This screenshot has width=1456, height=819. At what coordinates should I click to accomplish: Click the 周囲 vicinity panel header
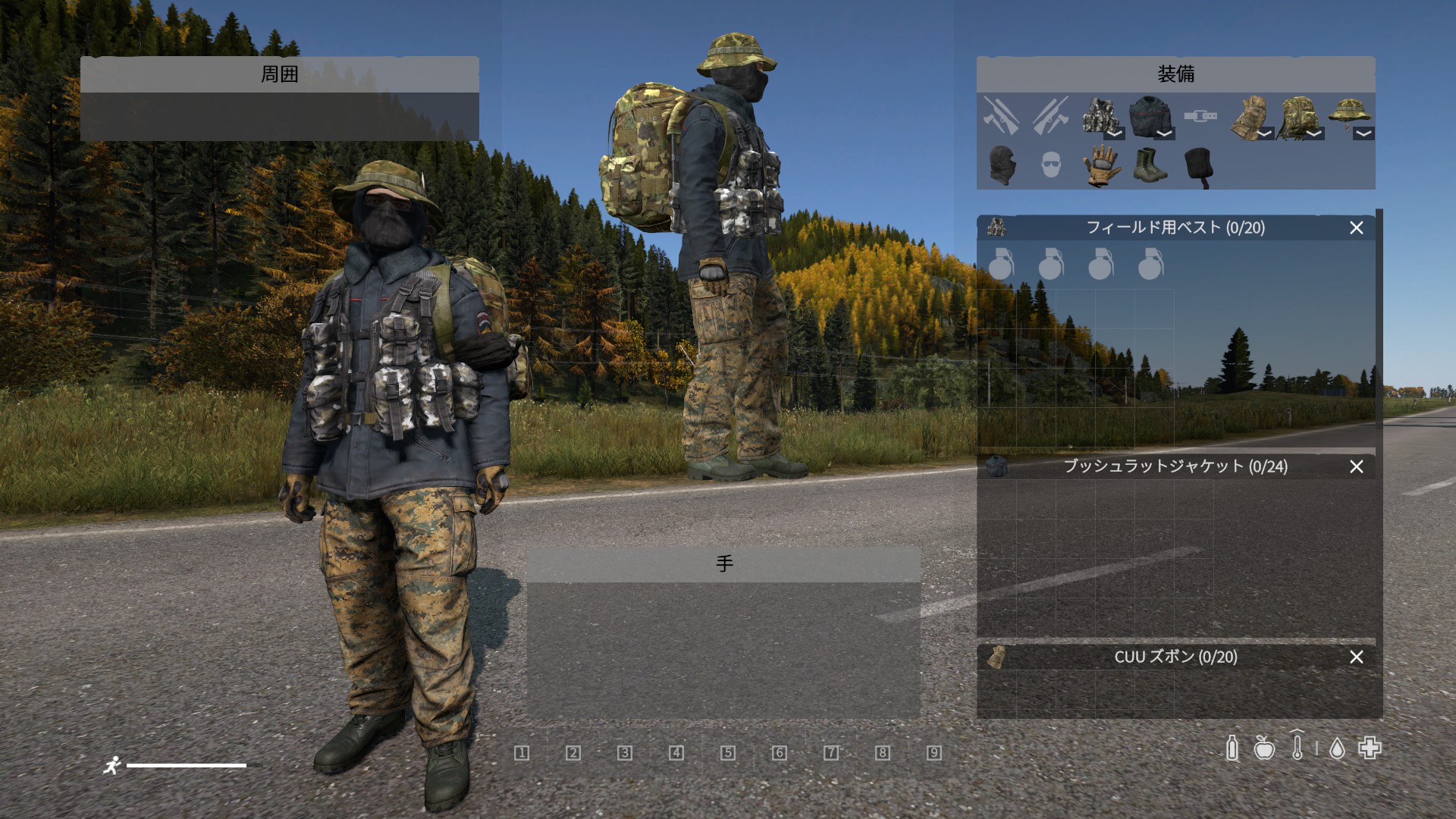pyautogui.click(x=279, y=74)
